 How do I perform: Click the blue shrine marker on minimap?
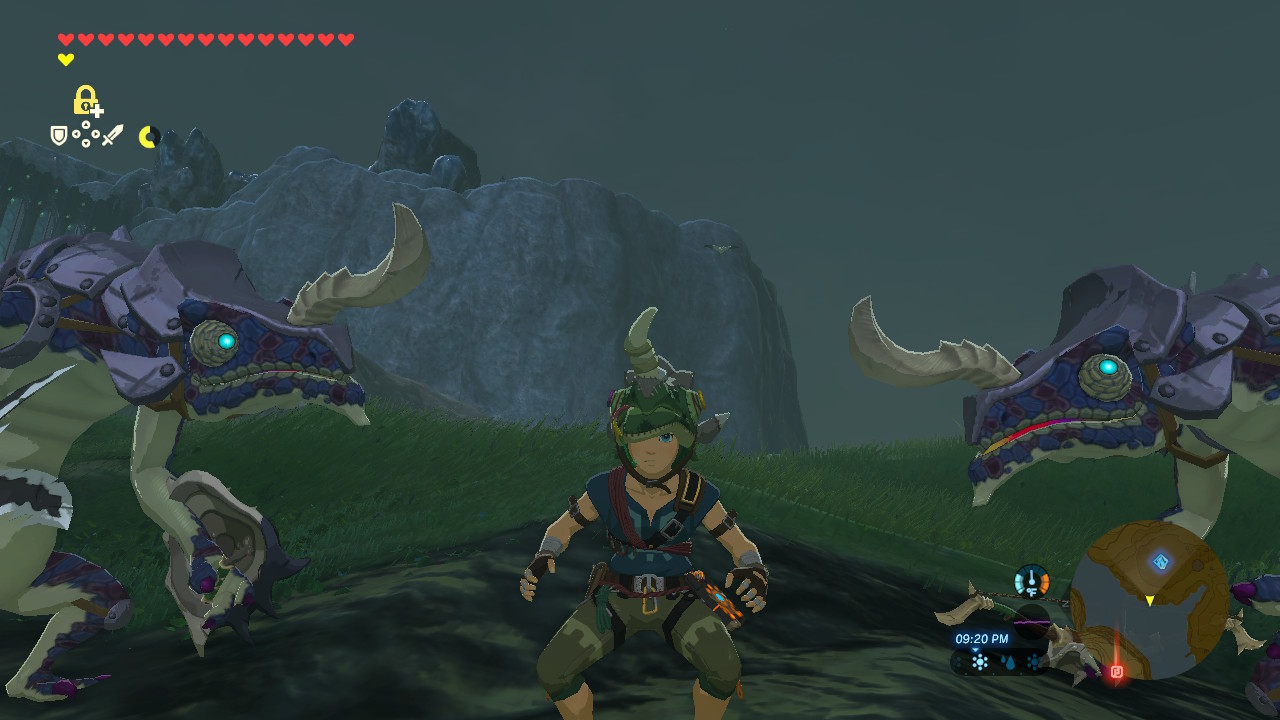1160,561
